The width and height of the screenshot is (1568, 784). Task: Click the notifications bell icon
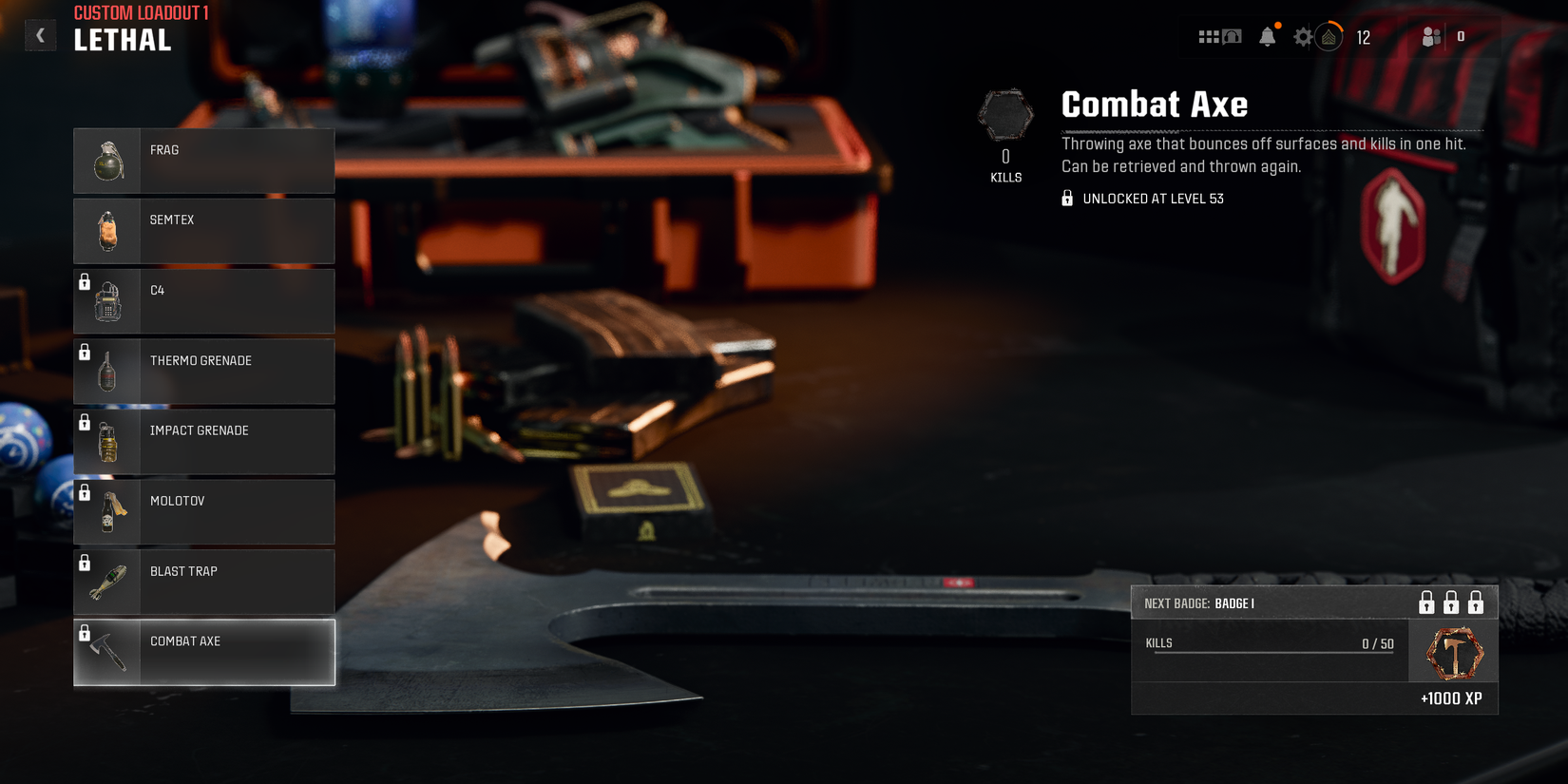1269,37
